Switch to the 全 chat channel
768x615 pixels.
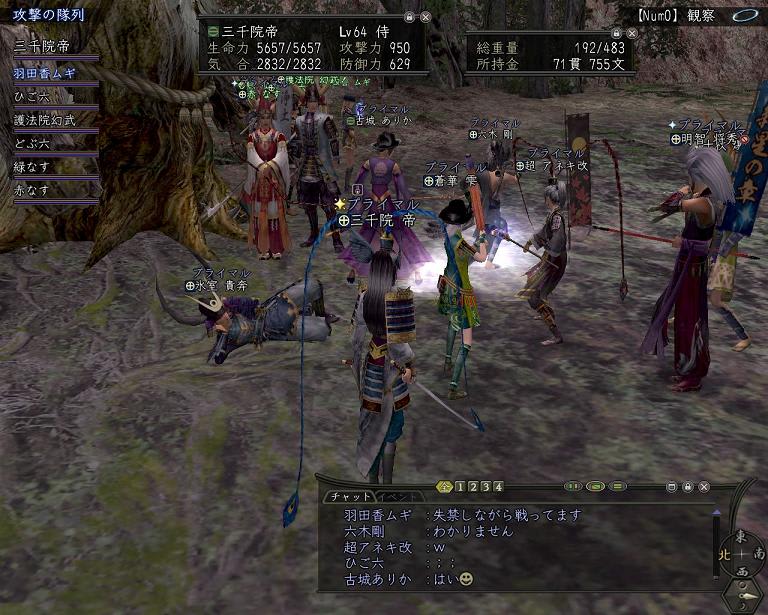click(445, 487)
